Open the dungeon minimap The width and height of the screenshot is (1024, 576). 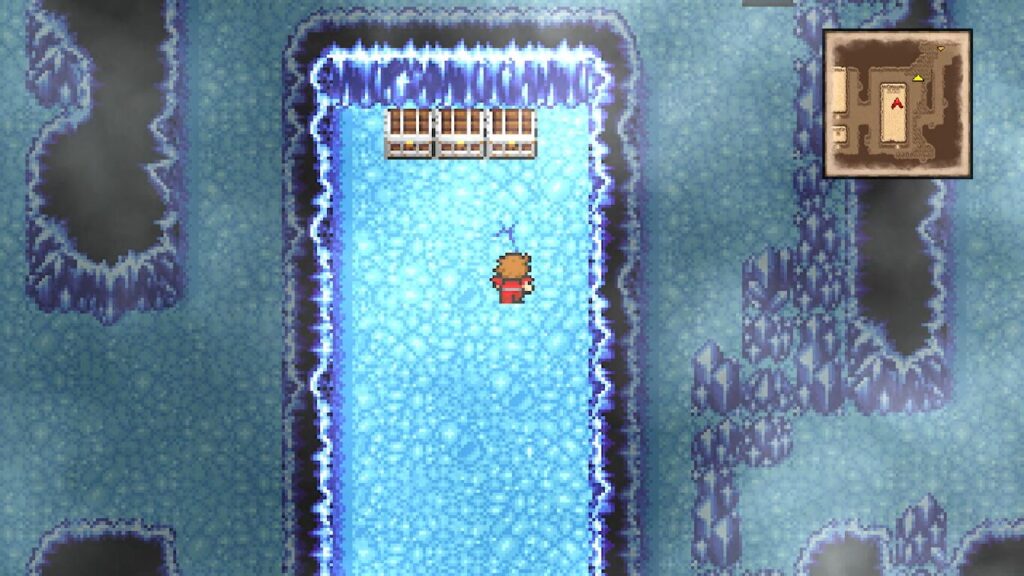[897, 103]
